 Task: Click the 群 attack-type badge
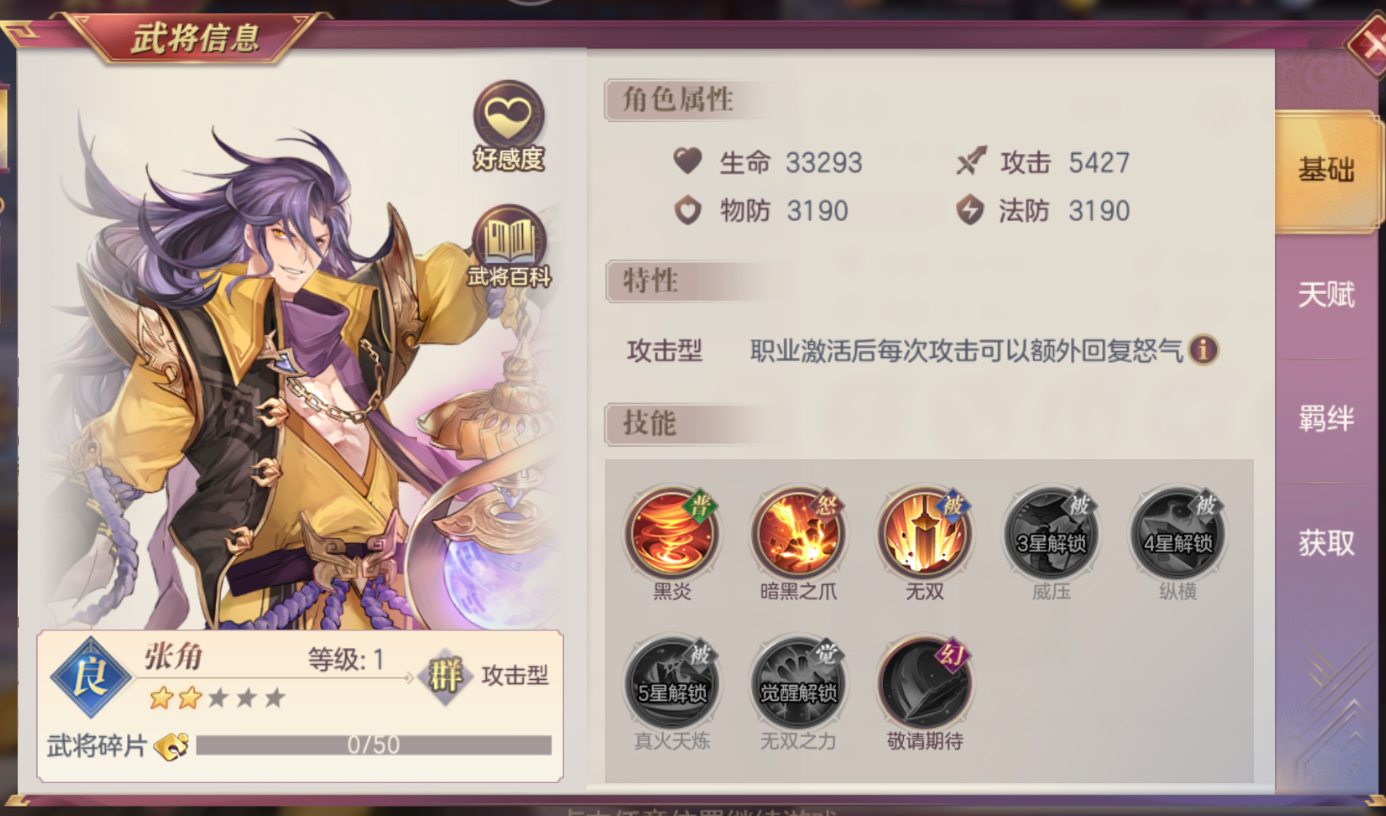click(x=447, y=677)
